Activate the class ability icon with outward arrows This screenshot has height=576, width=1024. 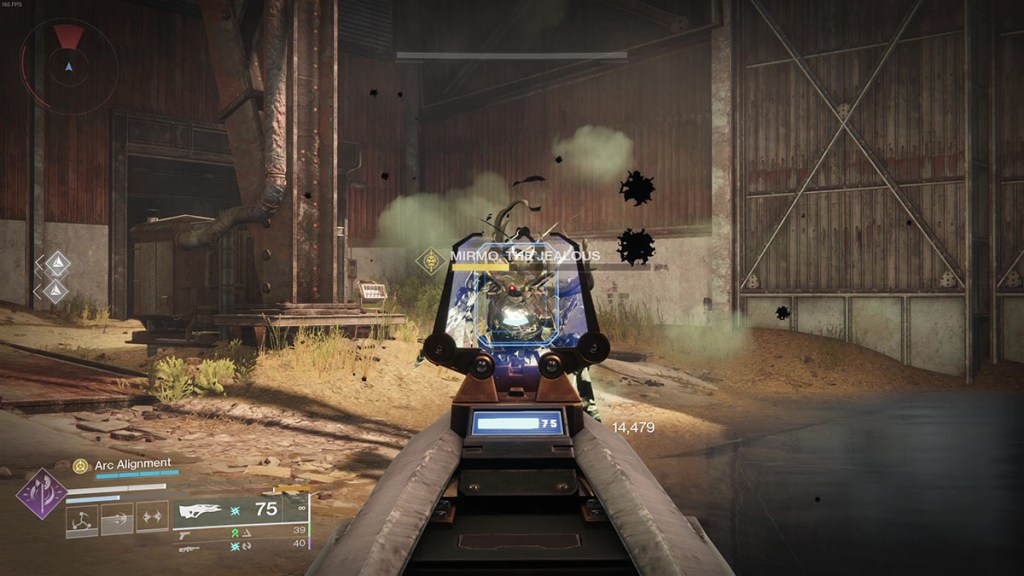point(152,516)
